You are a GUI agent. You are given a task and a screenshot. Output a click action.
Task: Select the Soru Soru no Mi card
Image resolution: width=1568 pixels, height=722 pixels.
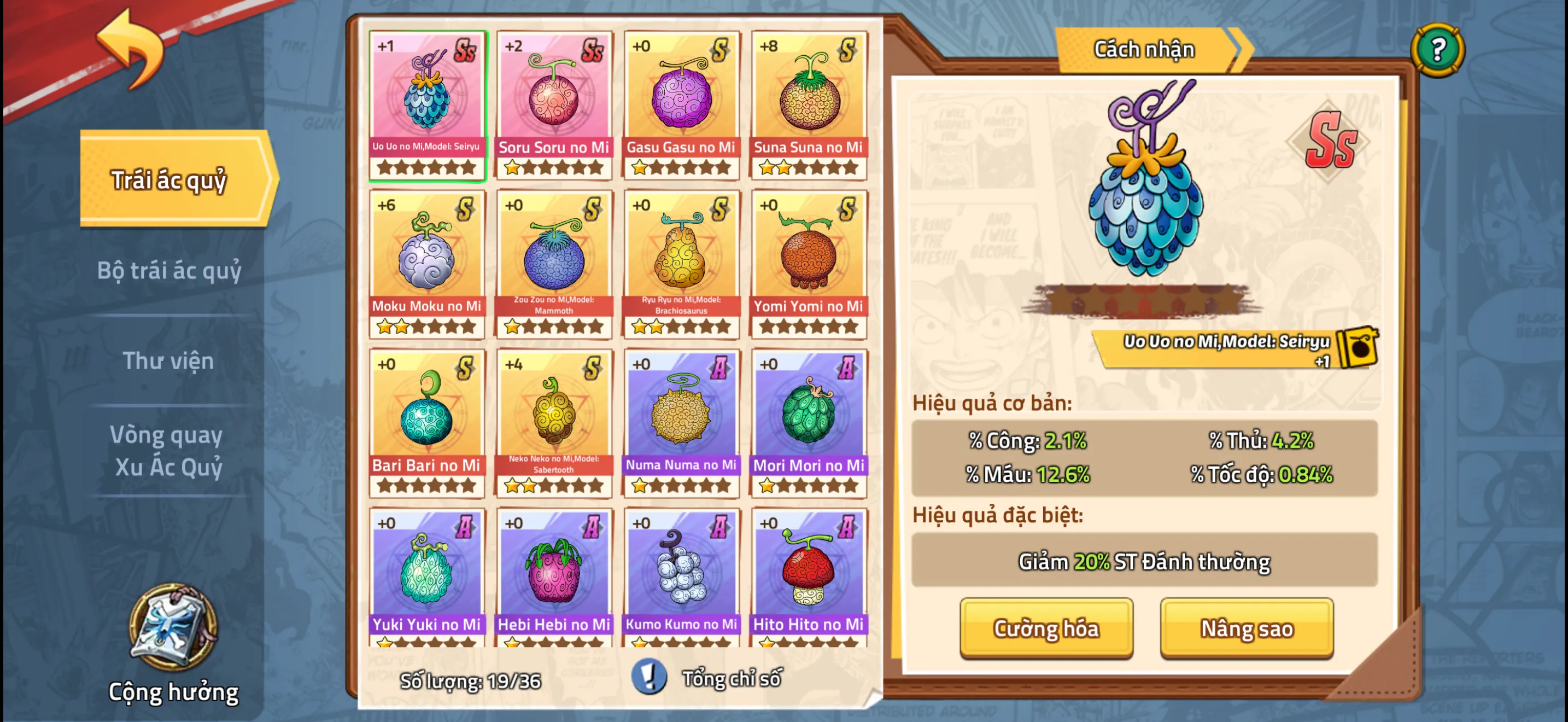(x=554, y=104)
